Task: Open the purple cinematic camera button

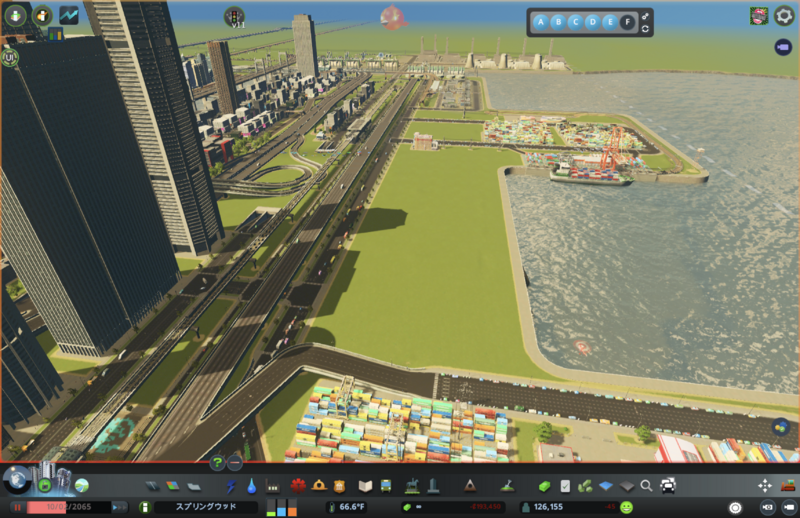Action: pyautogui.click(x=783, y=47)
